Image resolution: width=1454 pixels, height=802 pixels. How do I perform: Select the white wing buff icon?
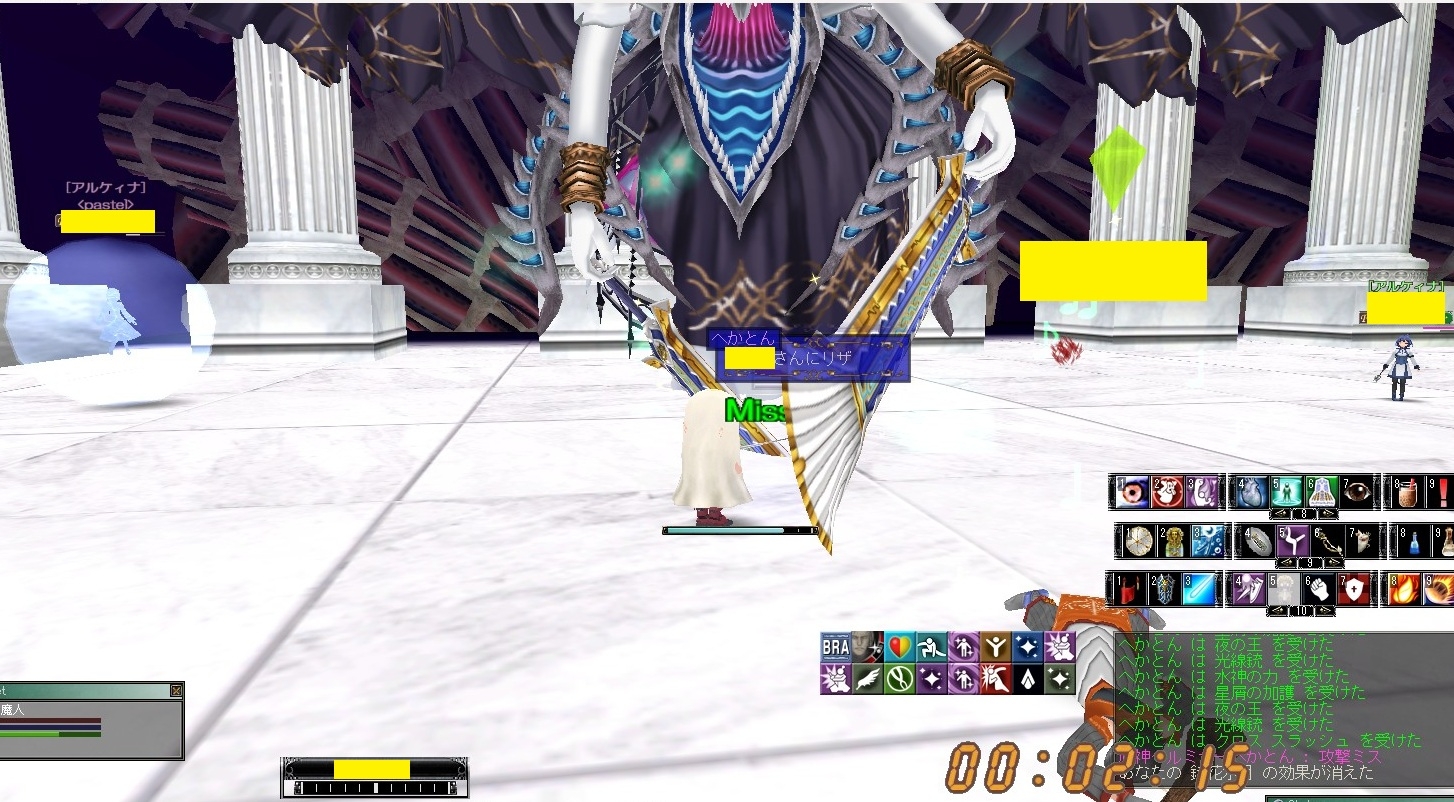click(867, 680)
